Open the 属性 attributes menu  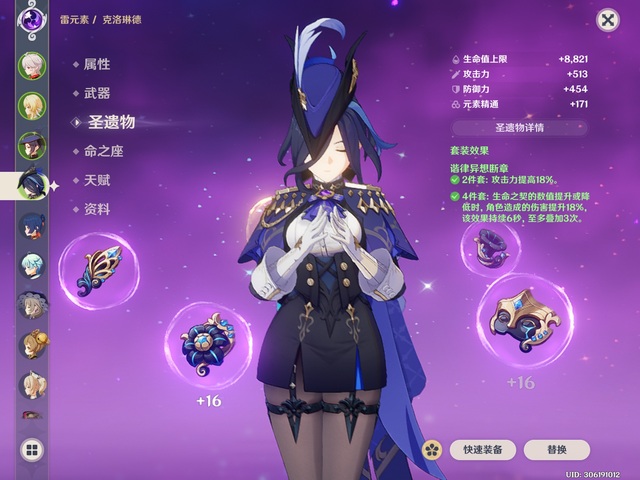point(97,64)
